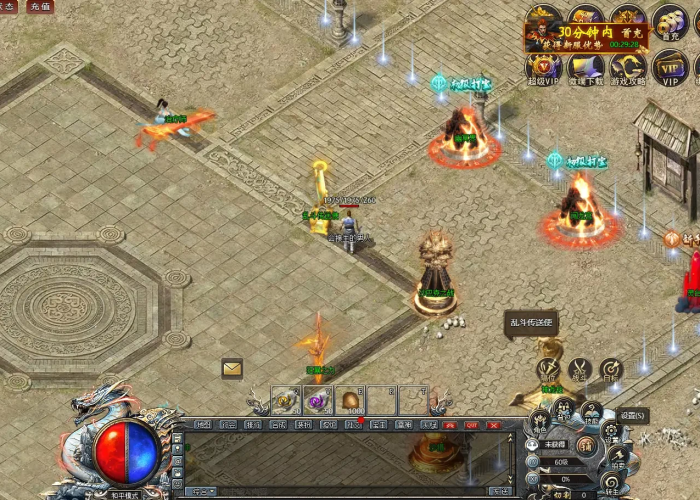Image resolution: width=700 pixels, height=500 pixels.
Task: Click the 30分钟内 first-recharge promo banner
Action: (x=587, y=37)
